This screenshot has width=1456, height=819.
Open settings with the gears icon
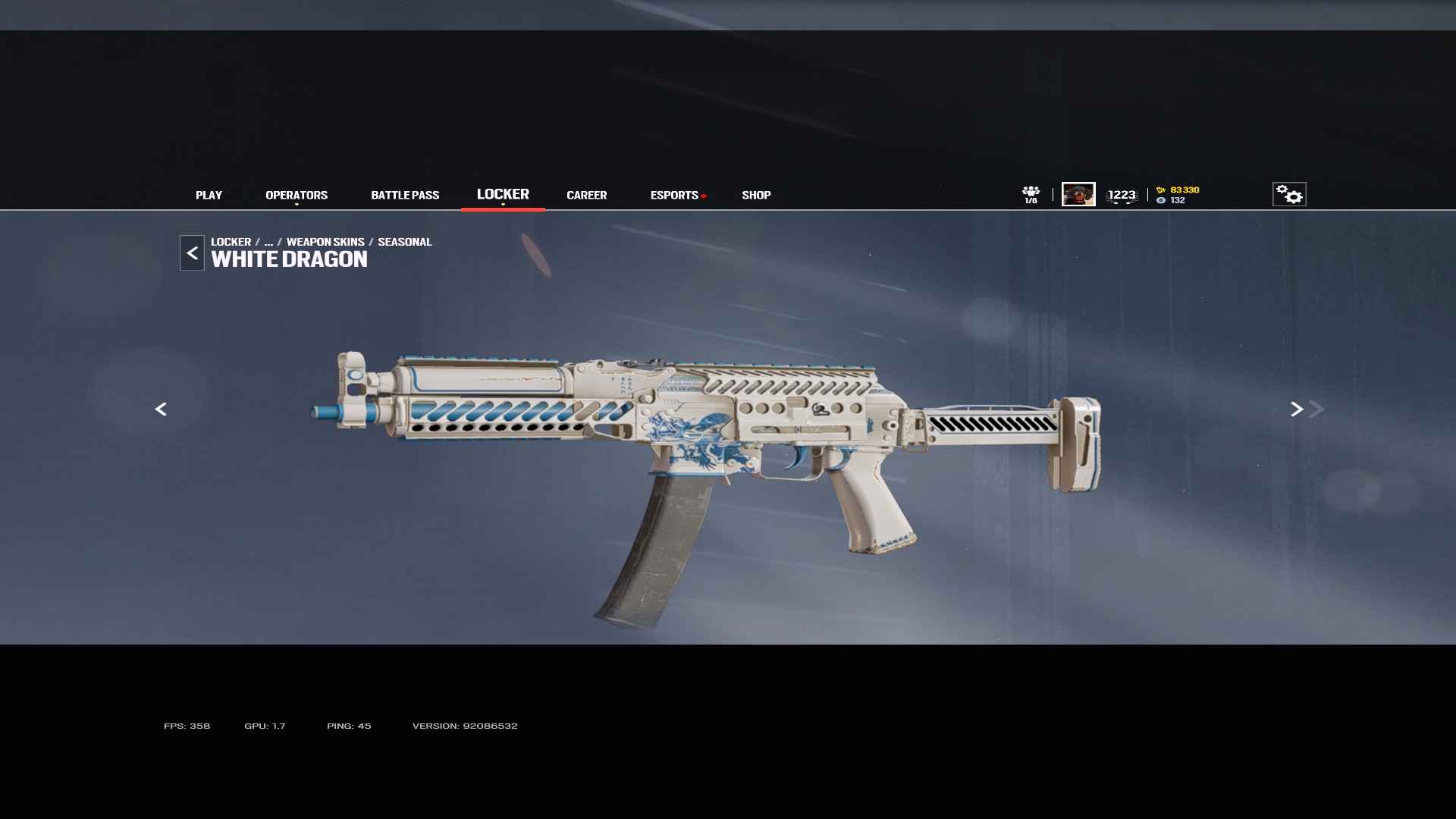[1289, 194]
